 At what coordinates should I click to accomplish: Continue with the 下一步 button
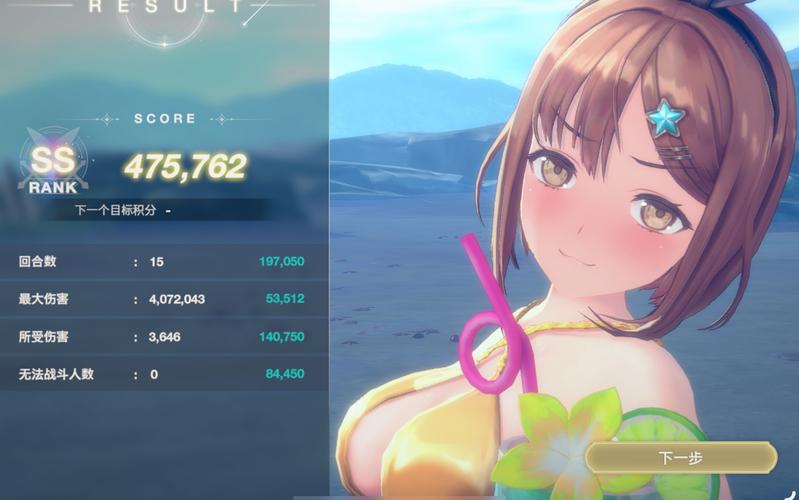pyautogui.click(x=681, y=457)
